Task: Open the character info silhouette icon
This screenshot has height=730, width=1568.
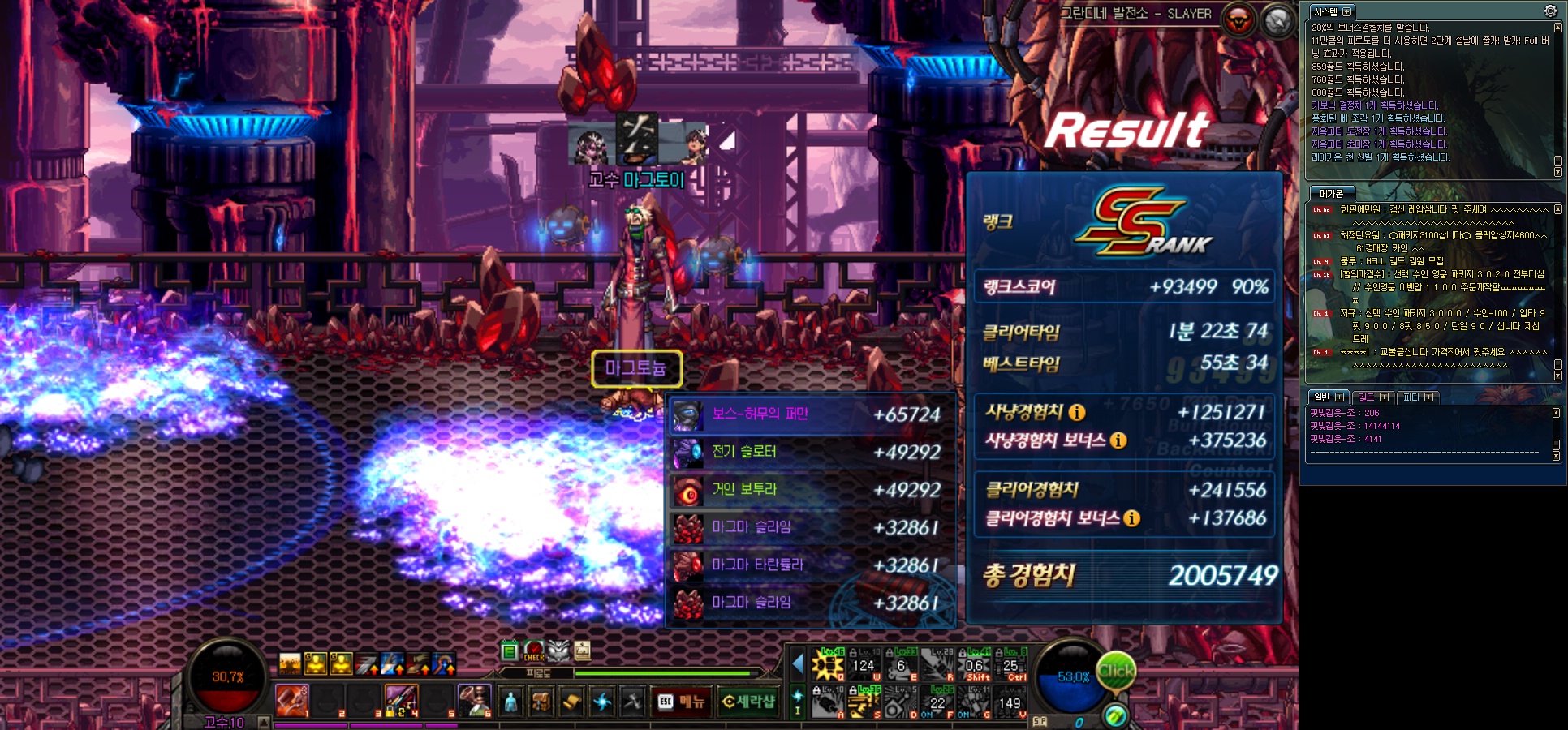Action: (x=510, y=702)
